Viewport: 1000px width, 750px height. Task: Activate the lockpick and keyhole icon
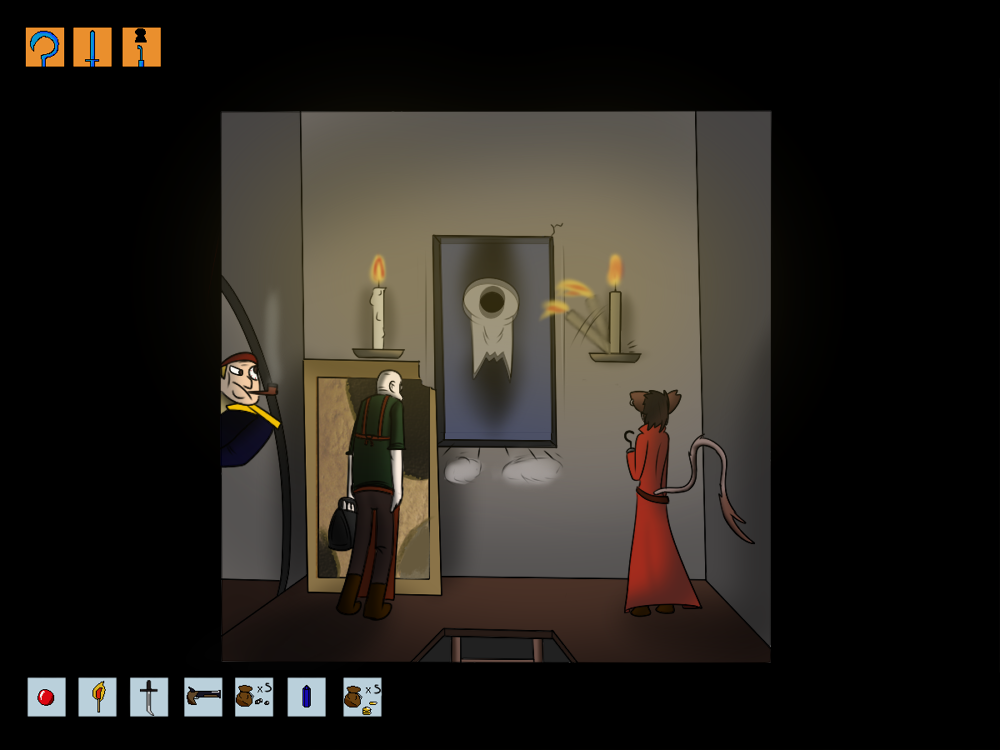(x=141, y=47)
